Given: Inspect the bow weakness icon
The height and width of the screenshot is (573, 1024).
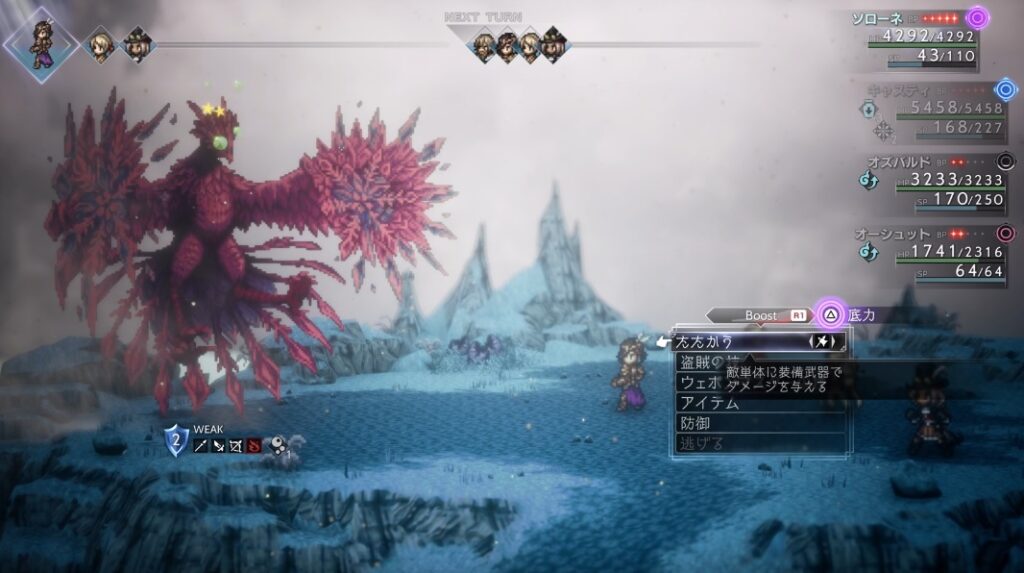Looking at the screenshot, I should (x=236, y=445).
